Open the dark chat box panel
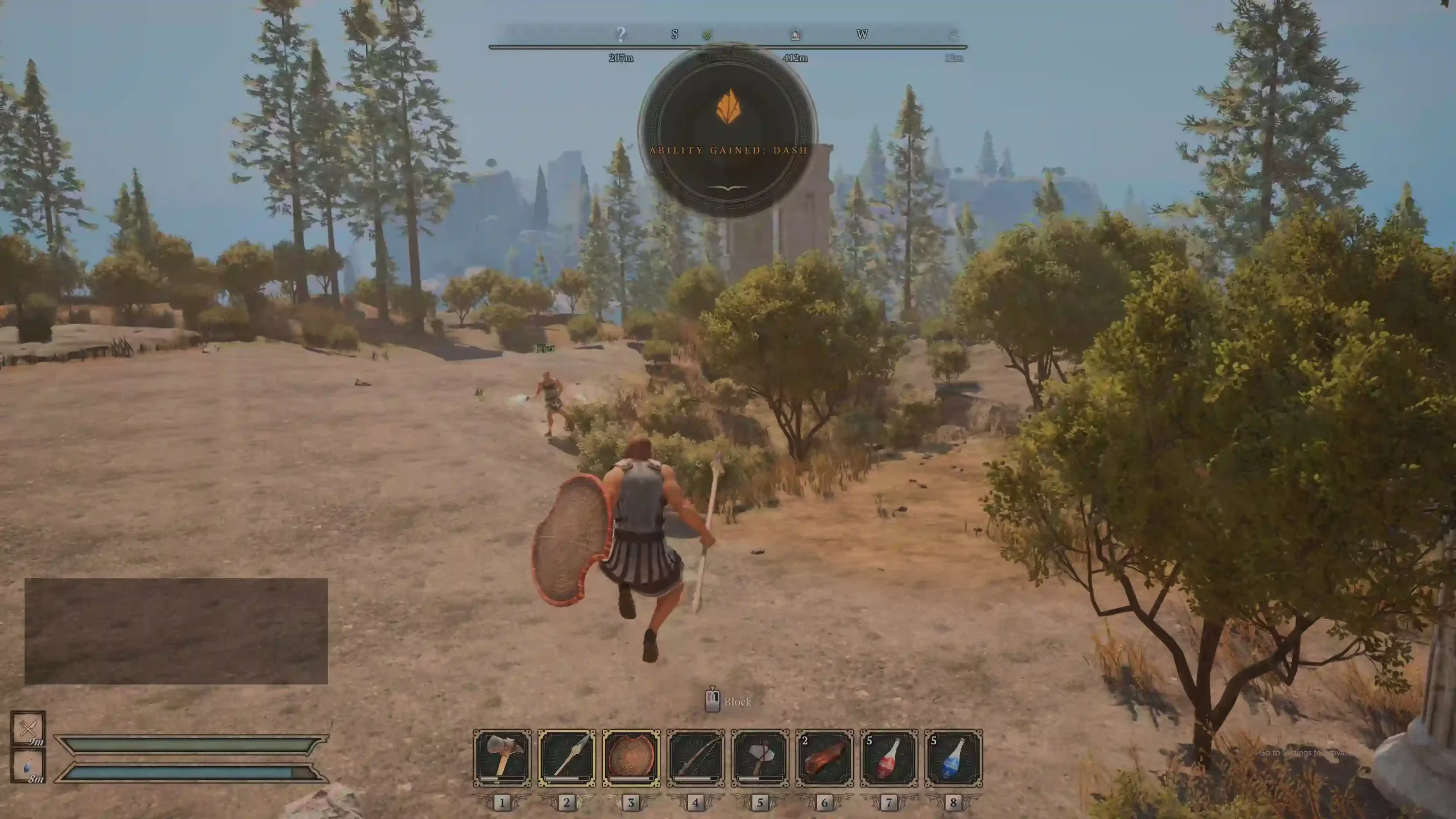The height and width of the screenshot is (819, 1456). coord(176,631)
